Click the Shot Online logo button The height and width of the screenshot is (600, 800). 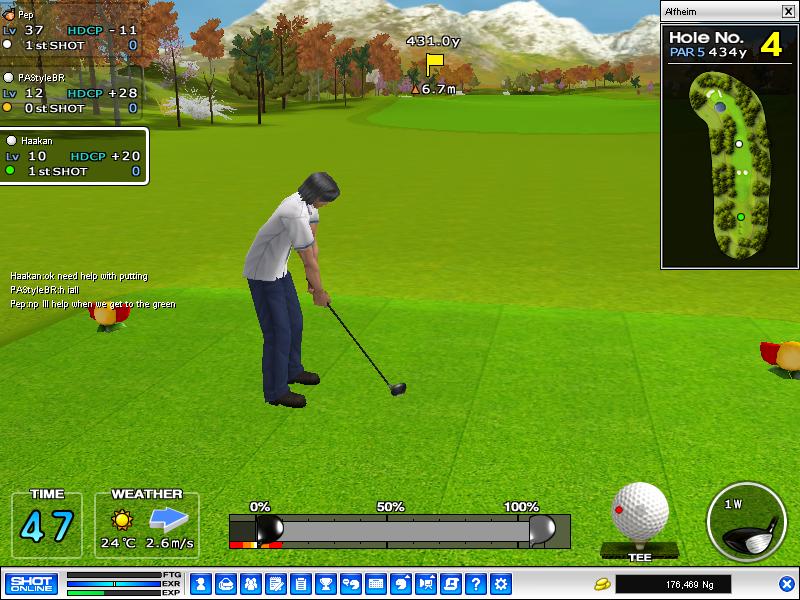pyautogui.click(x=31, y=583)
